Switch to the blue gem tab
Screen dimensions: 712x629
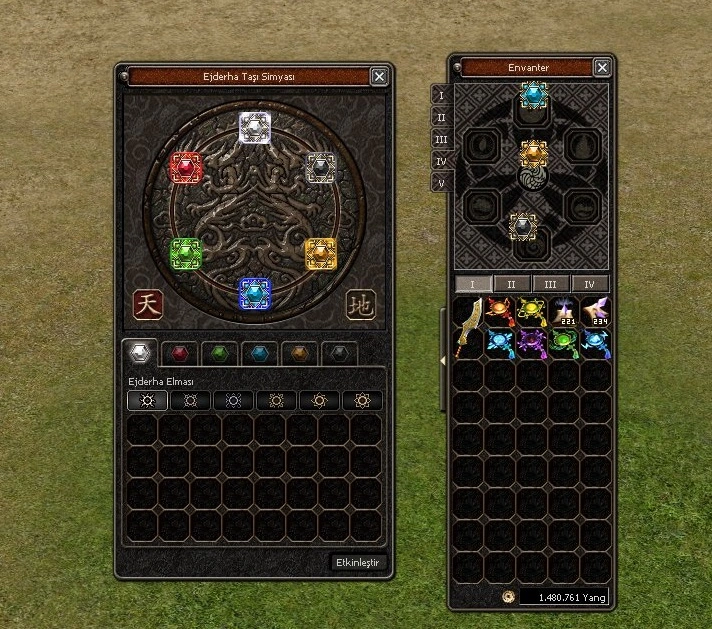pyautogui.click(x=260, y=353)
